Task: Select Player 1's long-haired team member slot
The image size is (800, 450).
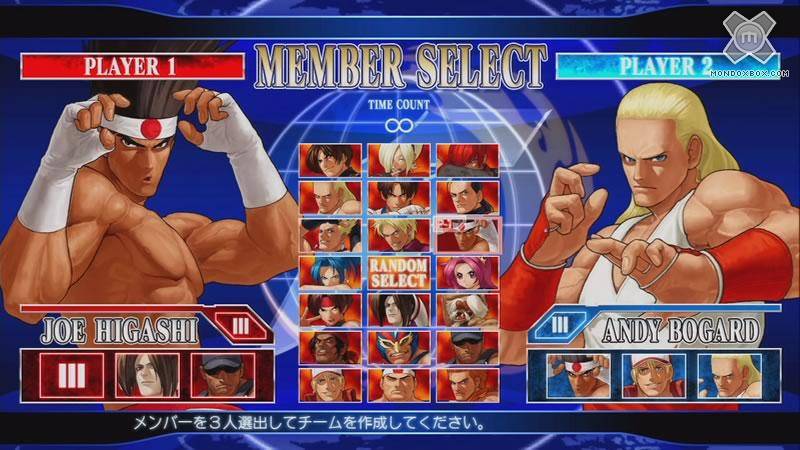Action: click(147, 375)
